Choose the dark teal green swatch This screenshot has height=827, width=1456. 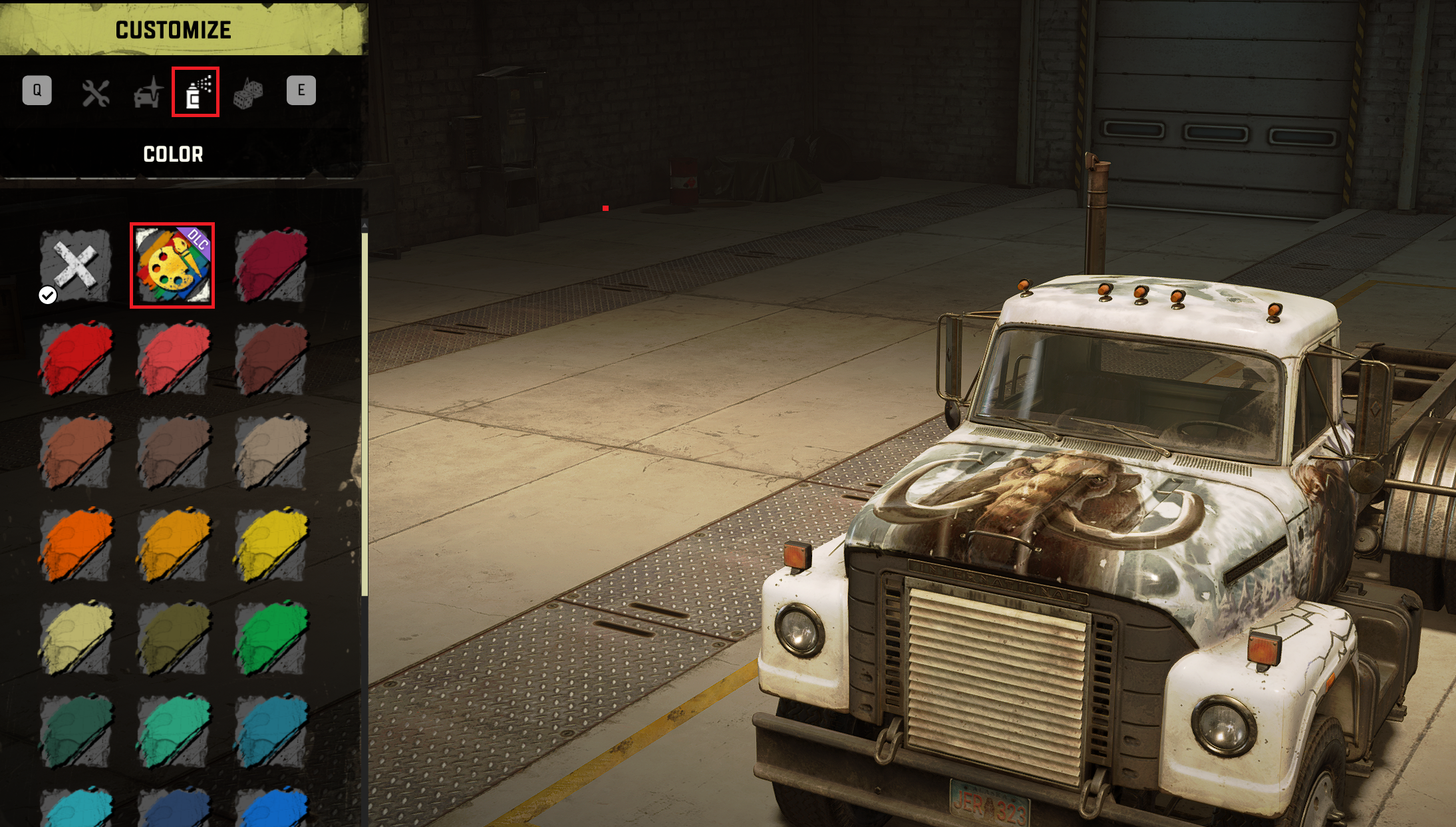[75, 731]
